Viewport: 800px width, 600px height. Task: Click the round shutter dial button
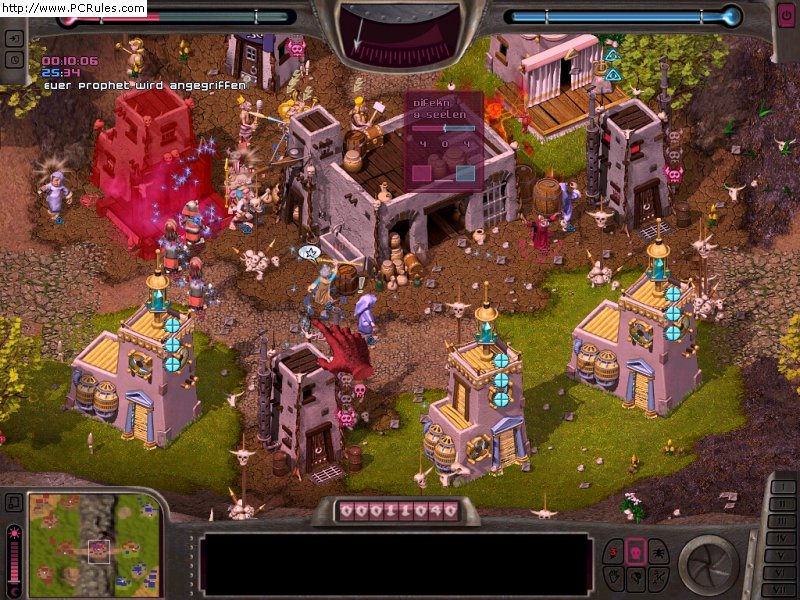click(x=708, y=564)
